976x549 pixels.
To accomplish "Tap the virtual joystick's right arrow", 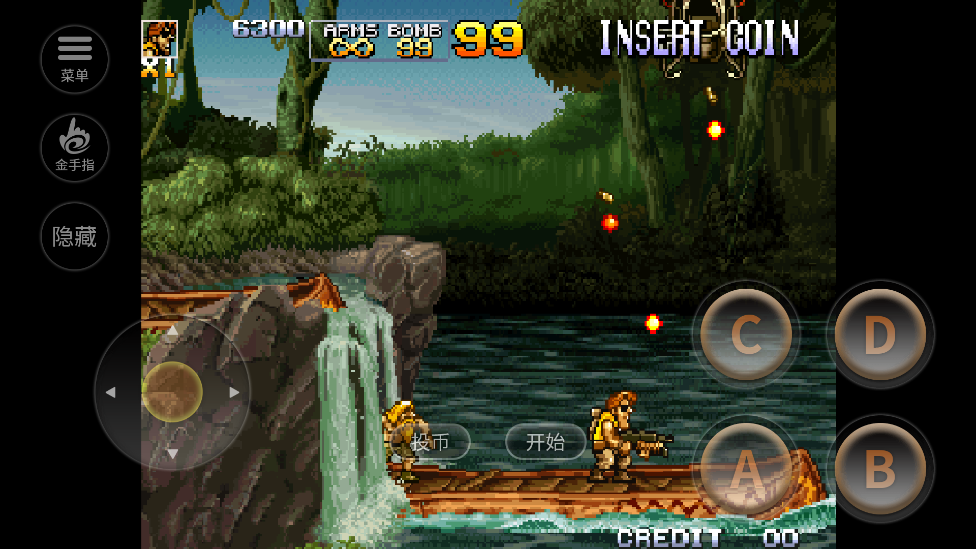I will pyautogui.click(x=234, y=392).
